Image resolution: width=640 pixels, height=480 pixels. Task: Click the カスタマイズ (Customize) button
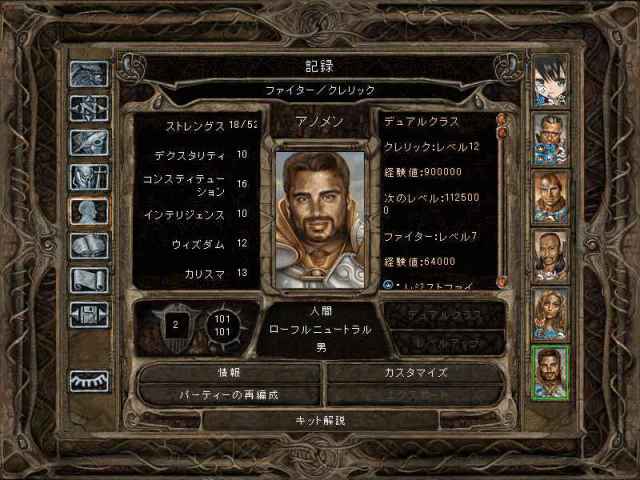tap(415, 372)
